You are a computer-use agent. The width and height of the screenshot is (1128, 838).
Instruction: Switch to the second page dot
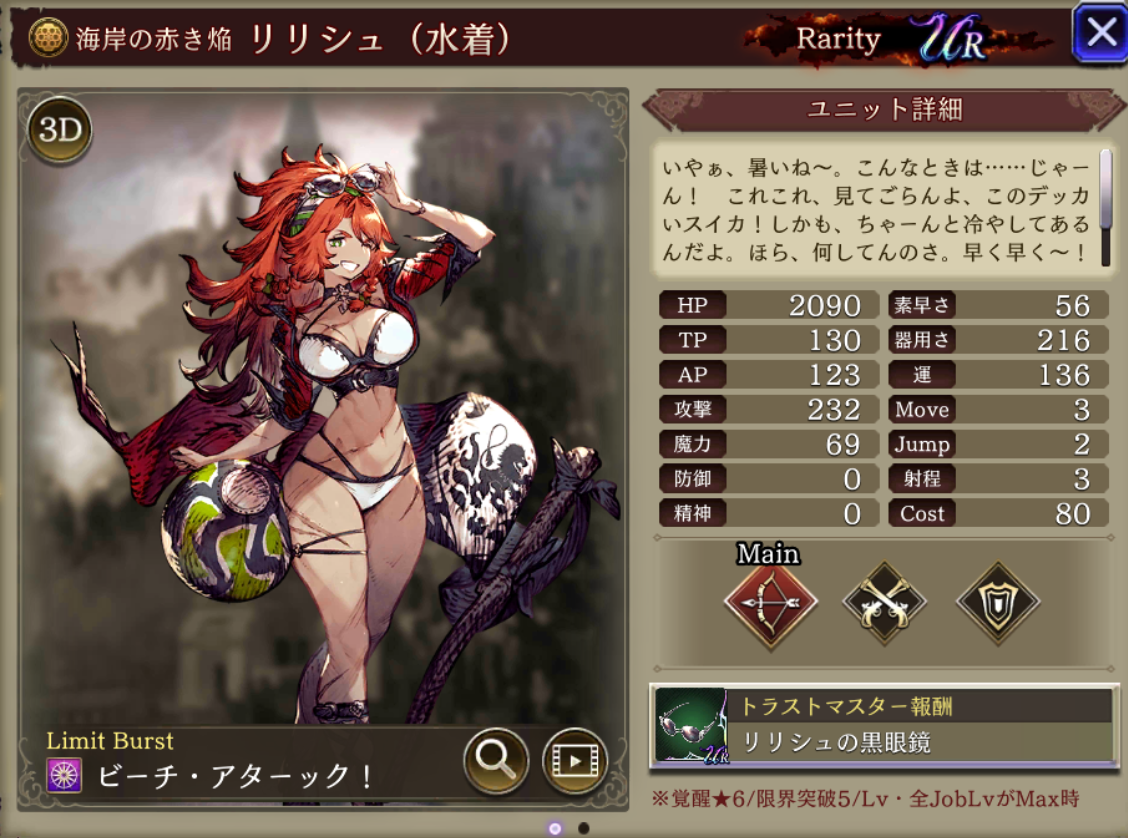(584, 828)
